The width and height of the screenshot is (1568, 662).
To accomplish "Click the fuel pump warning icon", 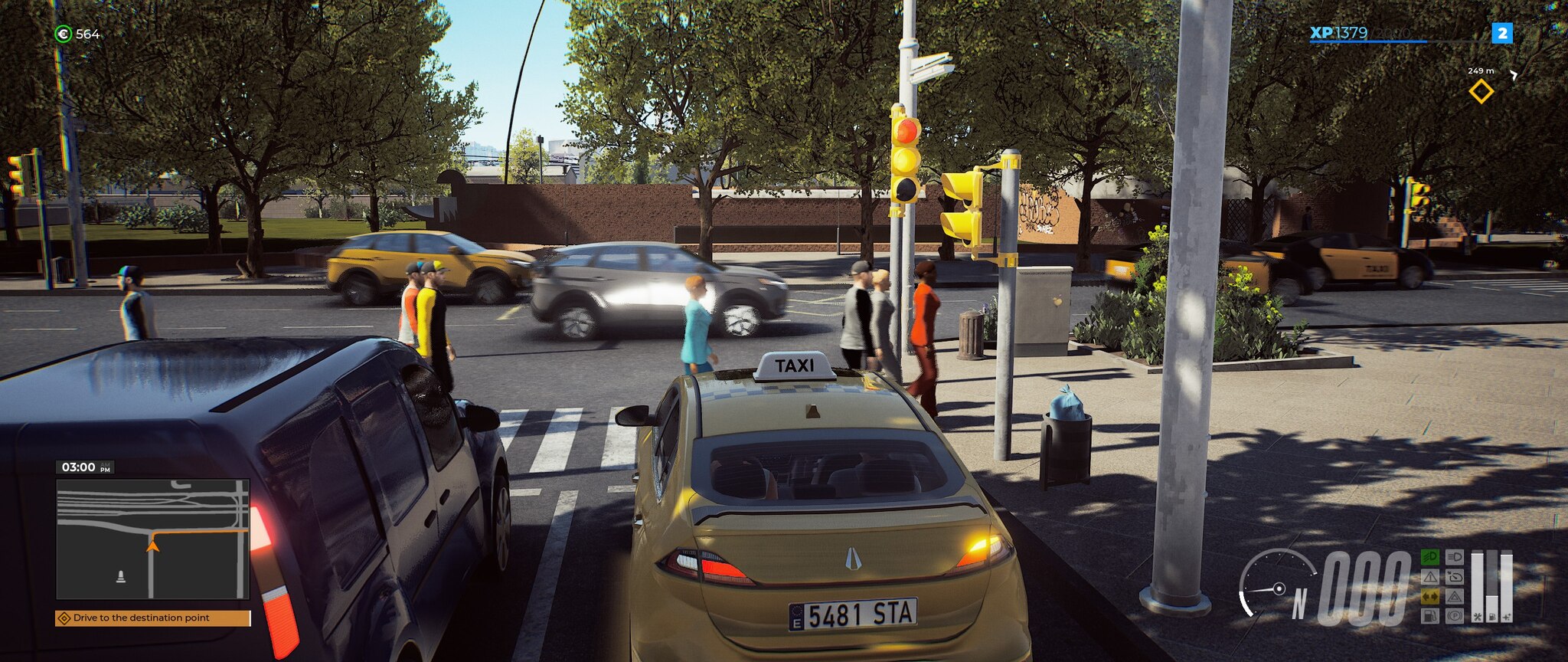I will point(1430,616).
